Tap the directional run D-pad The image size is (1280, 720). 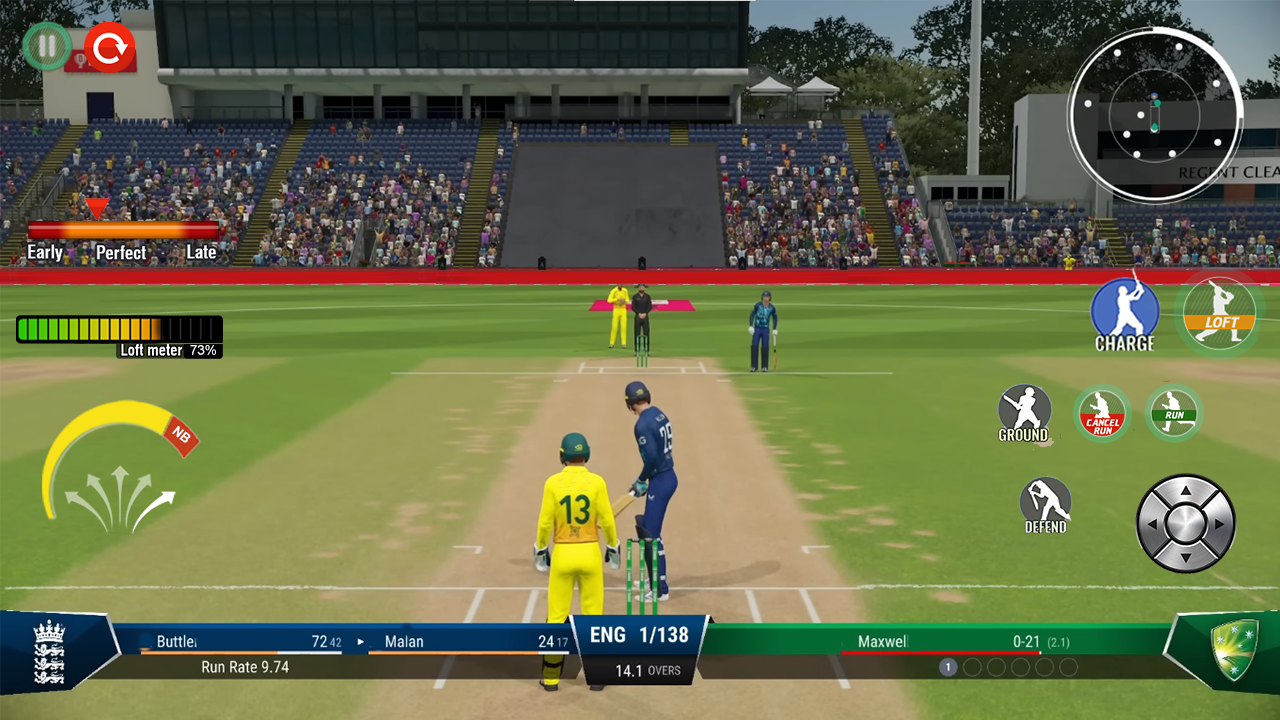click(x=1184, y=522)
